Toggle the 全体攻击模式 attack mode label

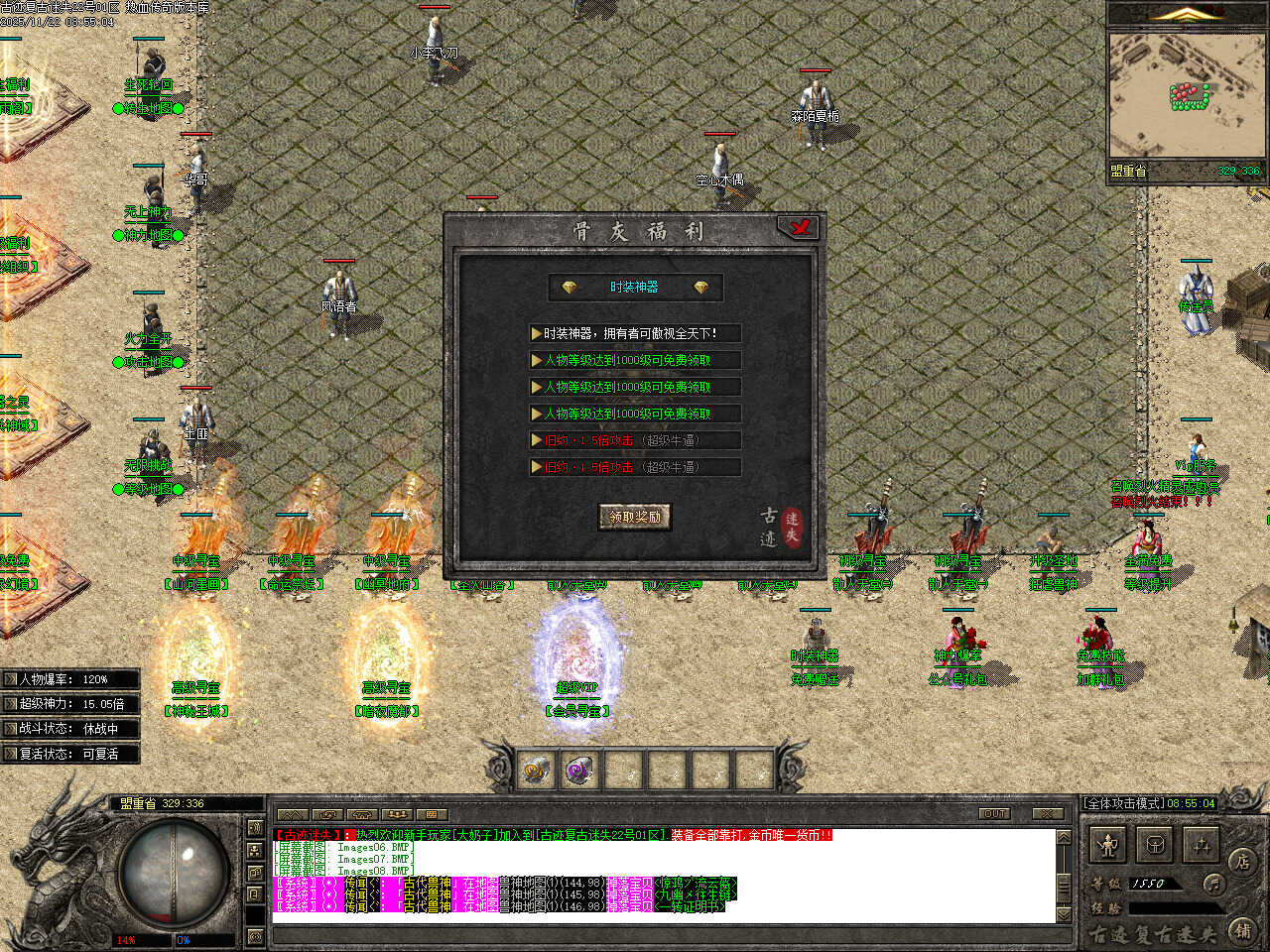[1123, 803]
